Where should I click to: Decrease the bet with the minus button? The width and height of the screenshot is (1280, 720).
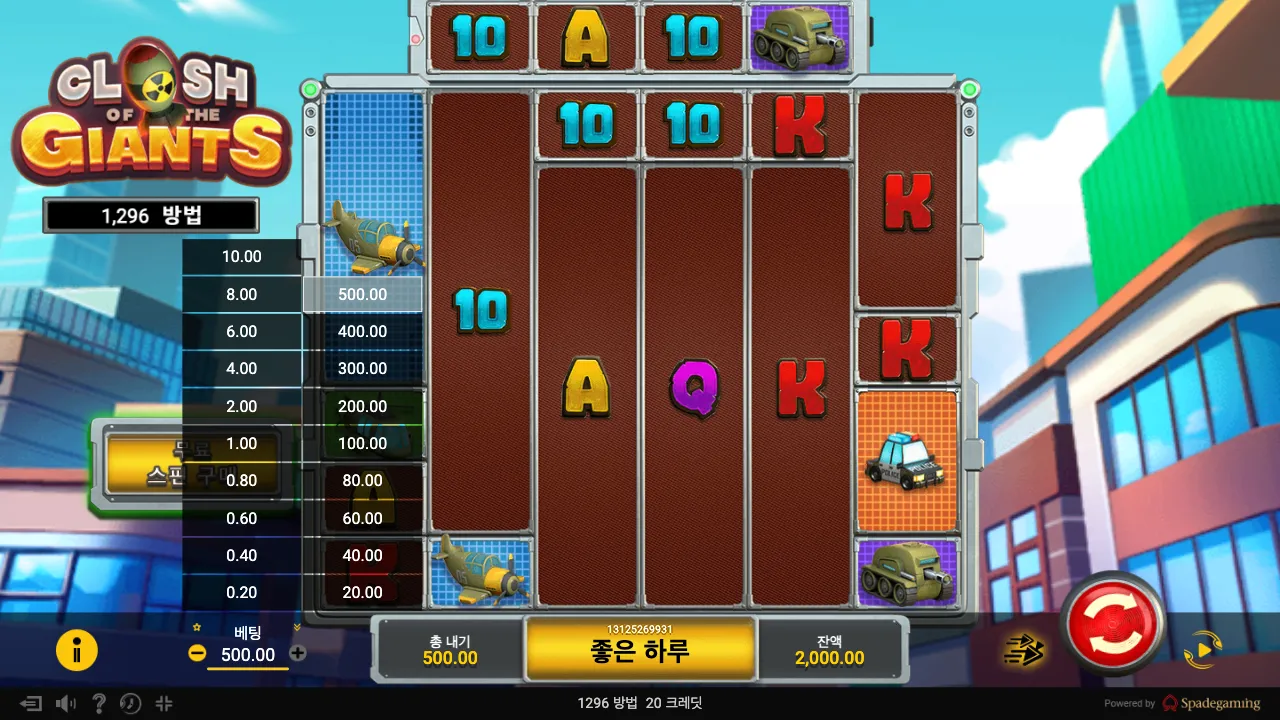(x=197, y=653)
